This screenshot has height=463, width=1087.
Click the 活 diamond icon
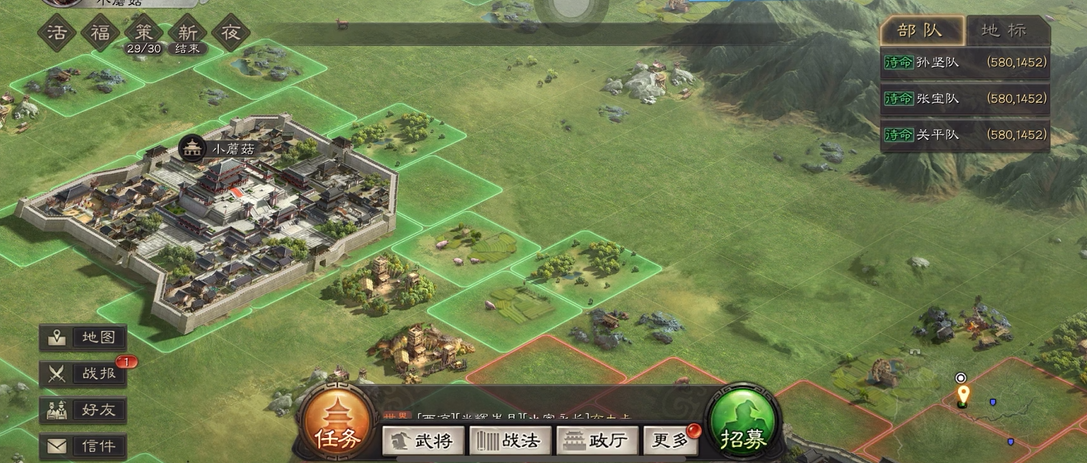[x=57, y=31]
